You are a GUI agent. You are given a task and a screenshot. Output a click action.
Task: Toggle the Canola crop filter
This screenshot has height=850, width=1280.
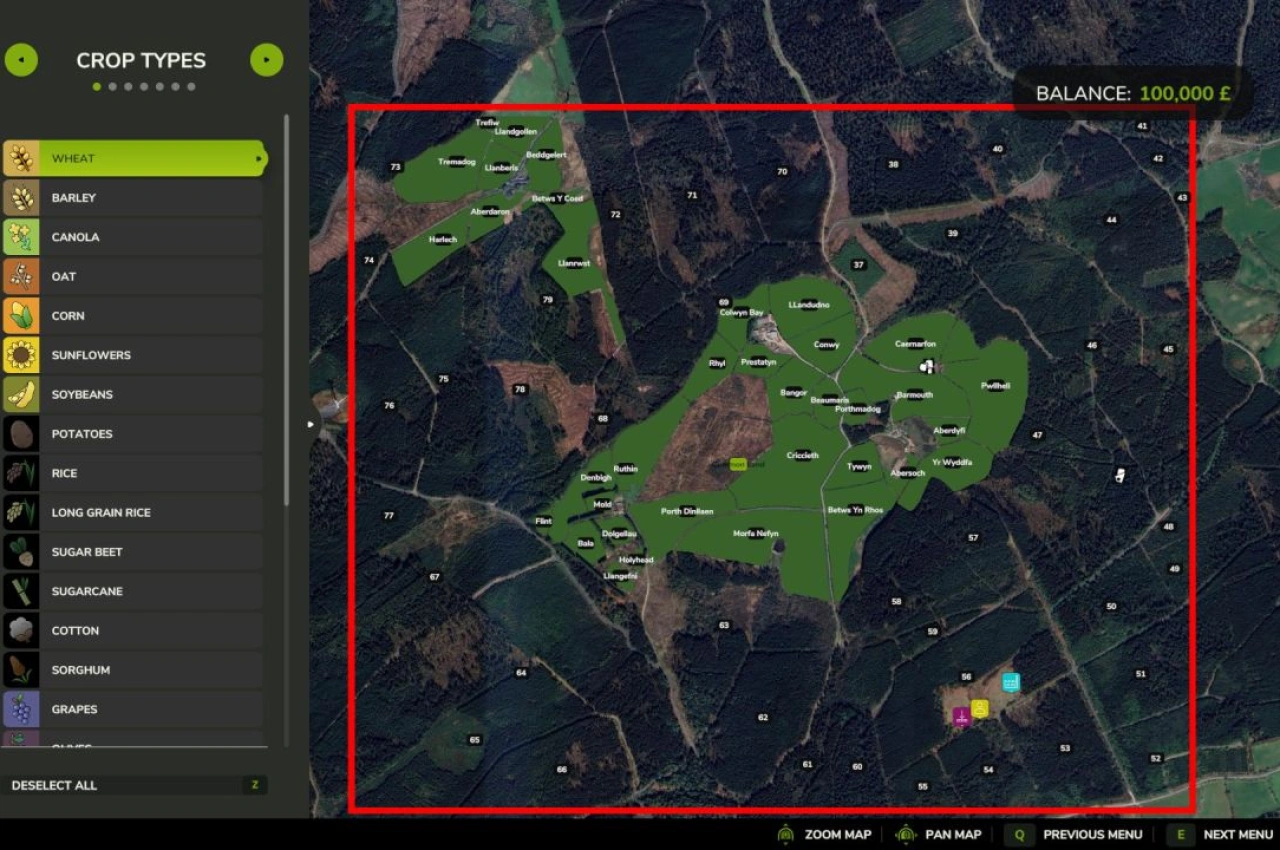[22, 237]
